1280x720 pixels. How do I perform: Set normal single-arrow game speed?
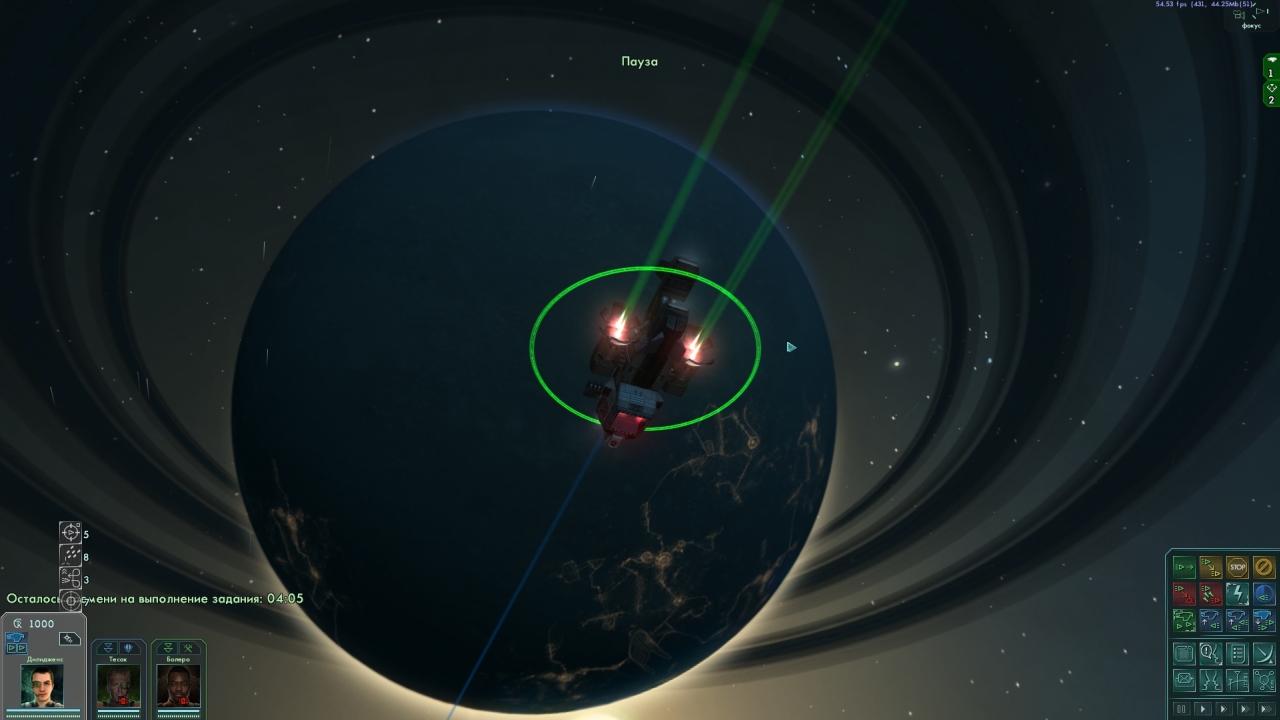pyautogui.click(x=1202, y=709)
